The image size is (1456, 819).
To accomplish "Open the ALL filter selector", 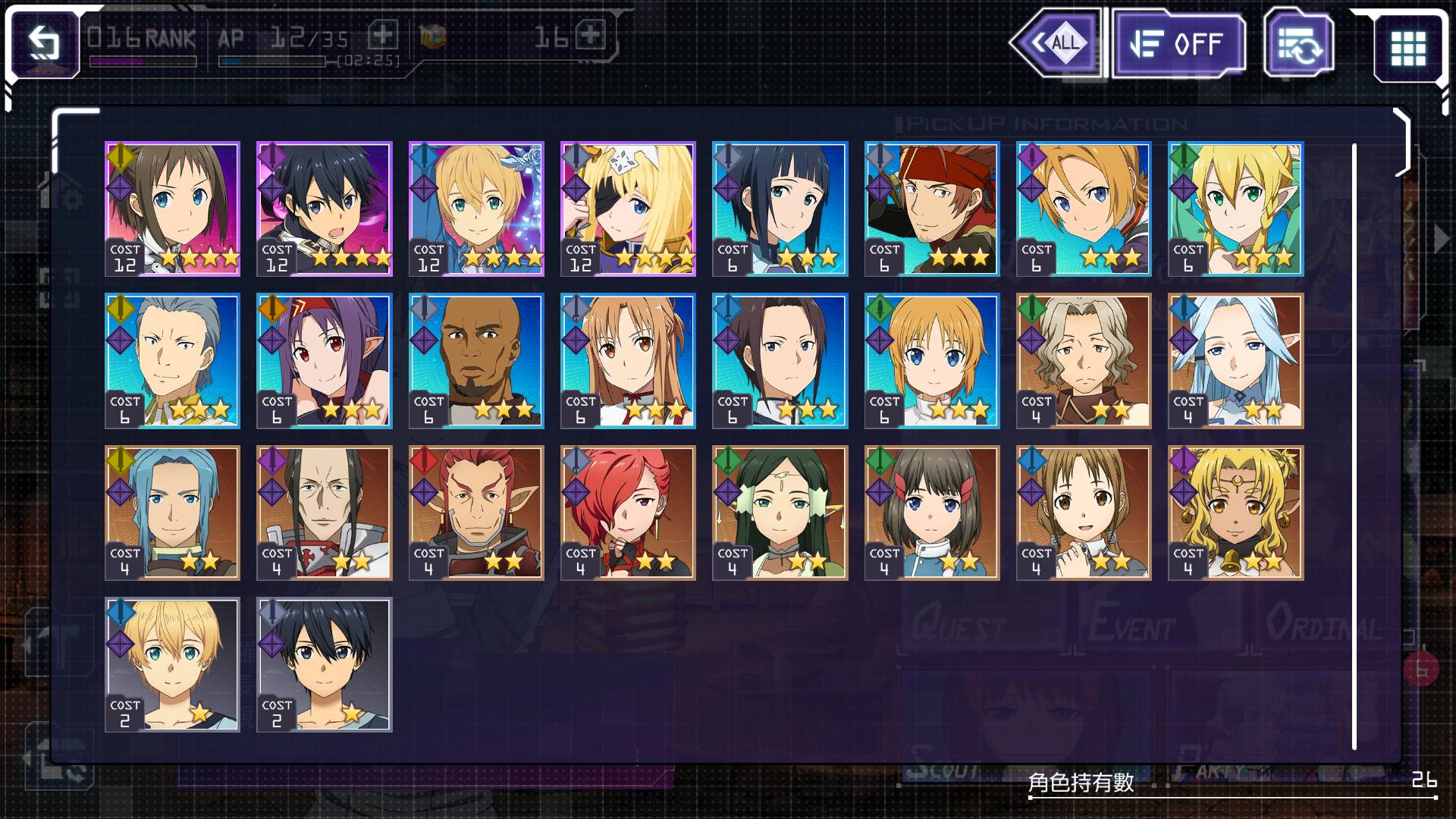I will click(x=1059, y=43).
